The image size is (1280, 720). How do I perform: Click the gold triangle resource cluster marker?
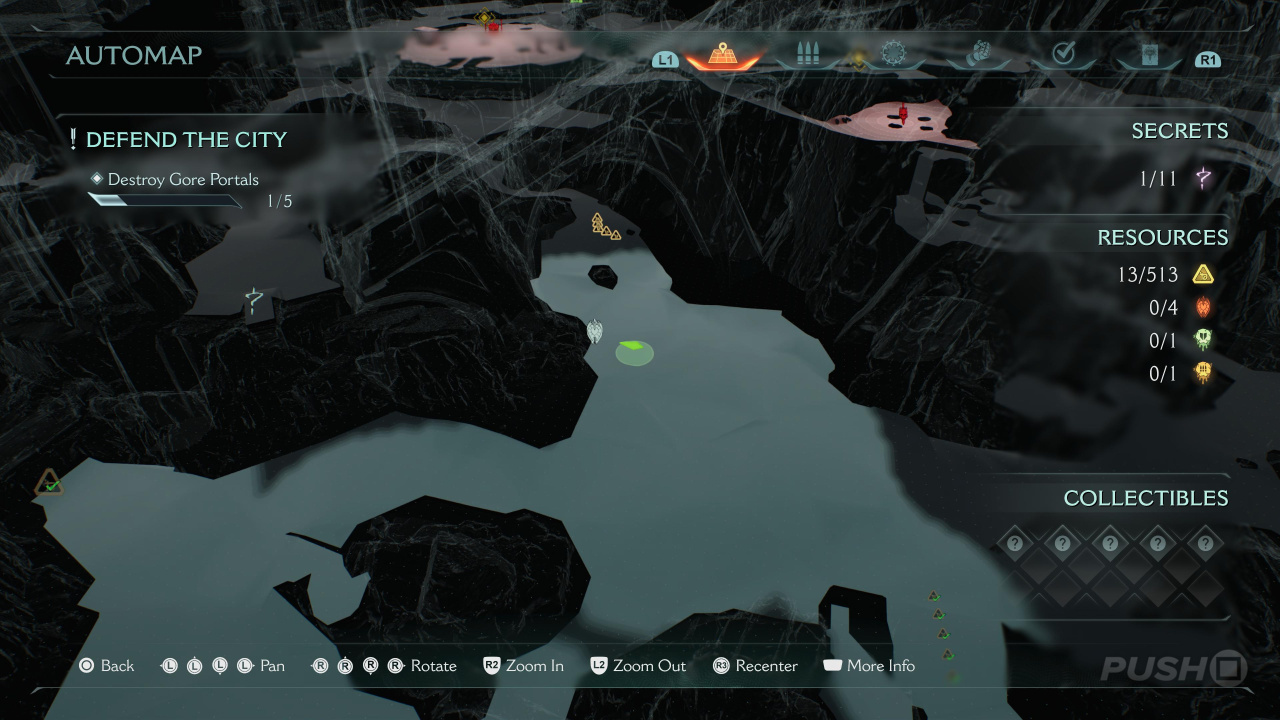point(604,227)
